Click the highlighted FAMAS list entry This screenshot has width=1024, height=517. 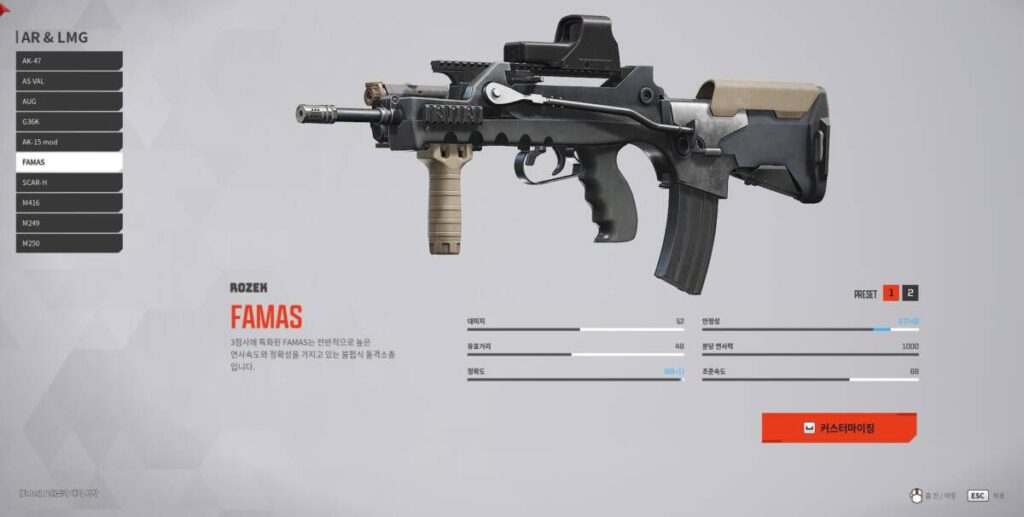coord(68,162)
